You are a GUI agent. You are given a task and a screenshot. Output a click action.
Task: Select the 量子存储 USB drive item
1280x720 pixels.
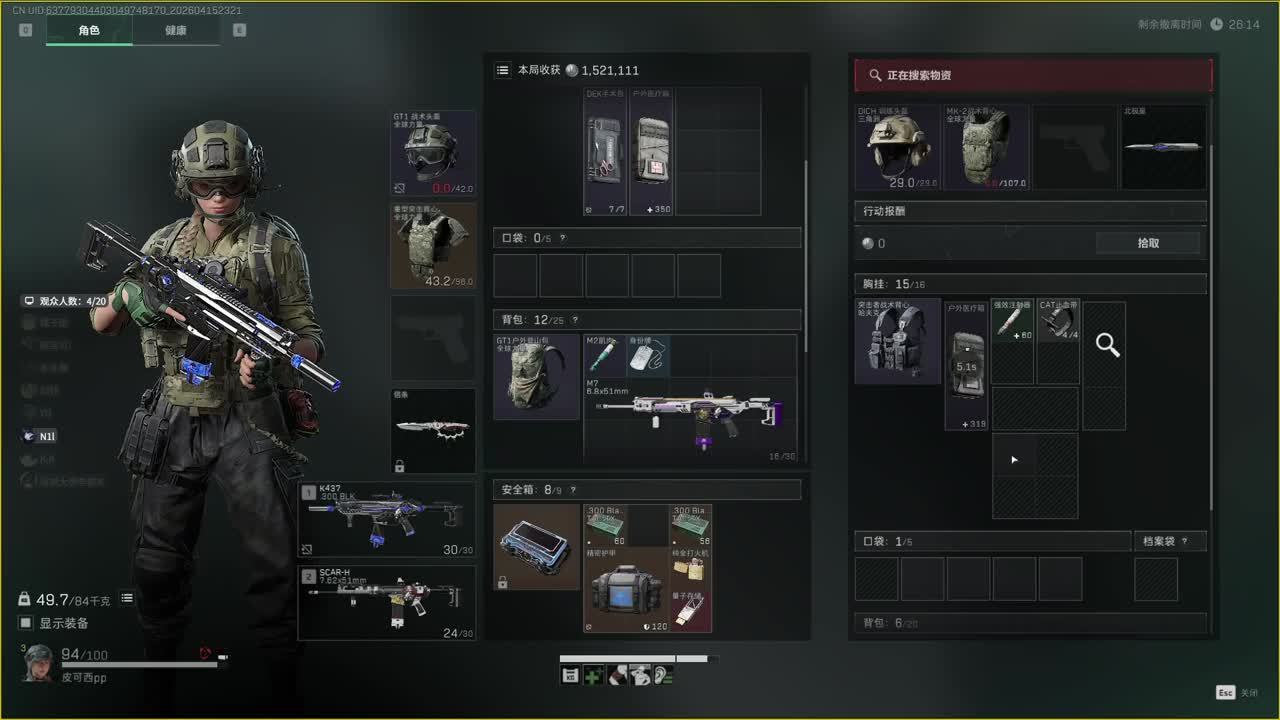pos(690,610)
